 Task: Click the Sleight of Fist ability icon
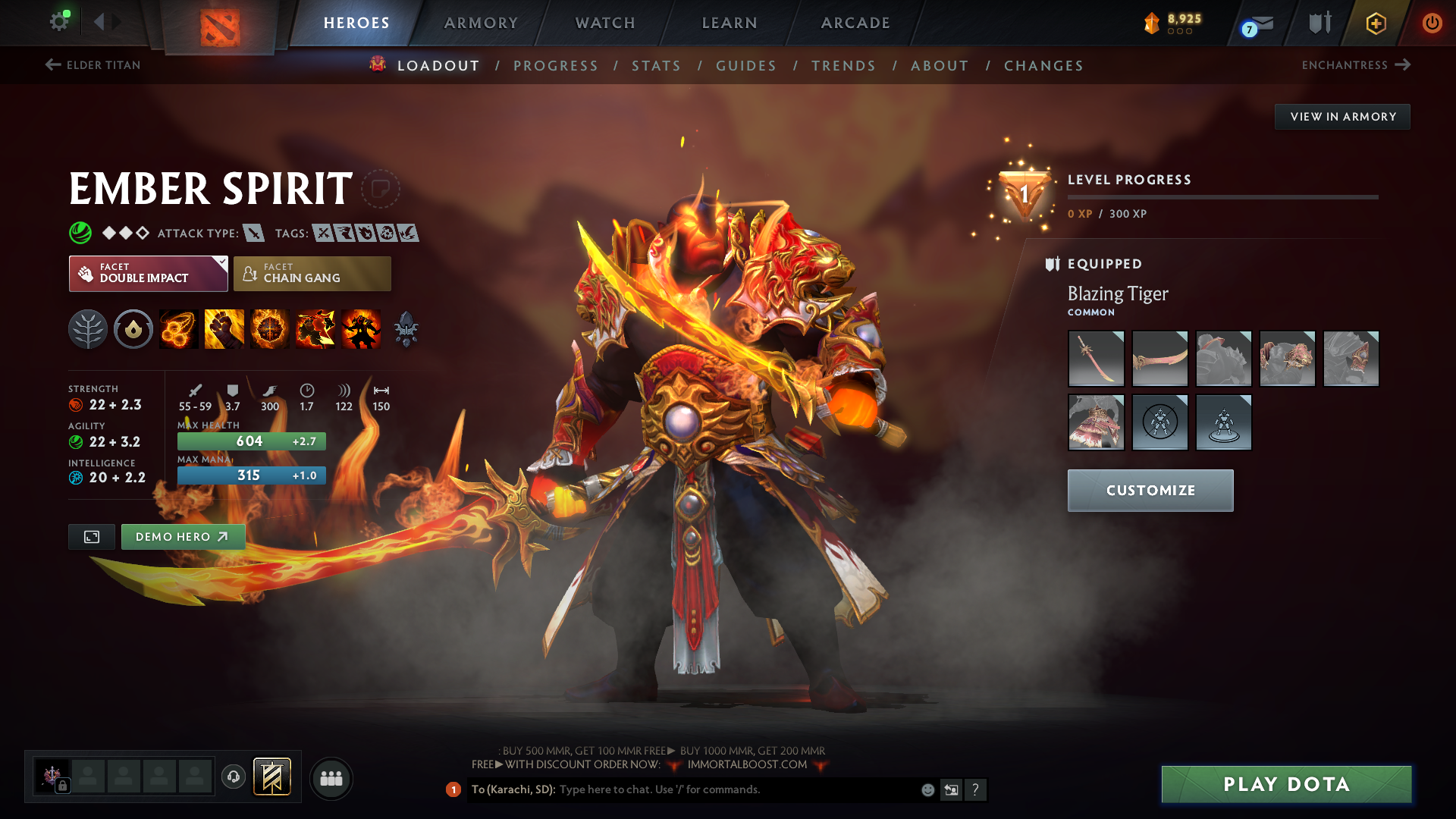(224, 329)
